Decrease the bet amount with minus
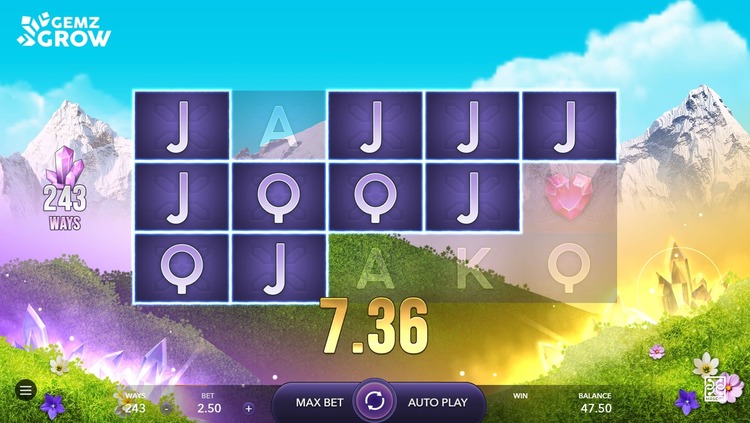The image size is (750, 423). tap(166, 408)
